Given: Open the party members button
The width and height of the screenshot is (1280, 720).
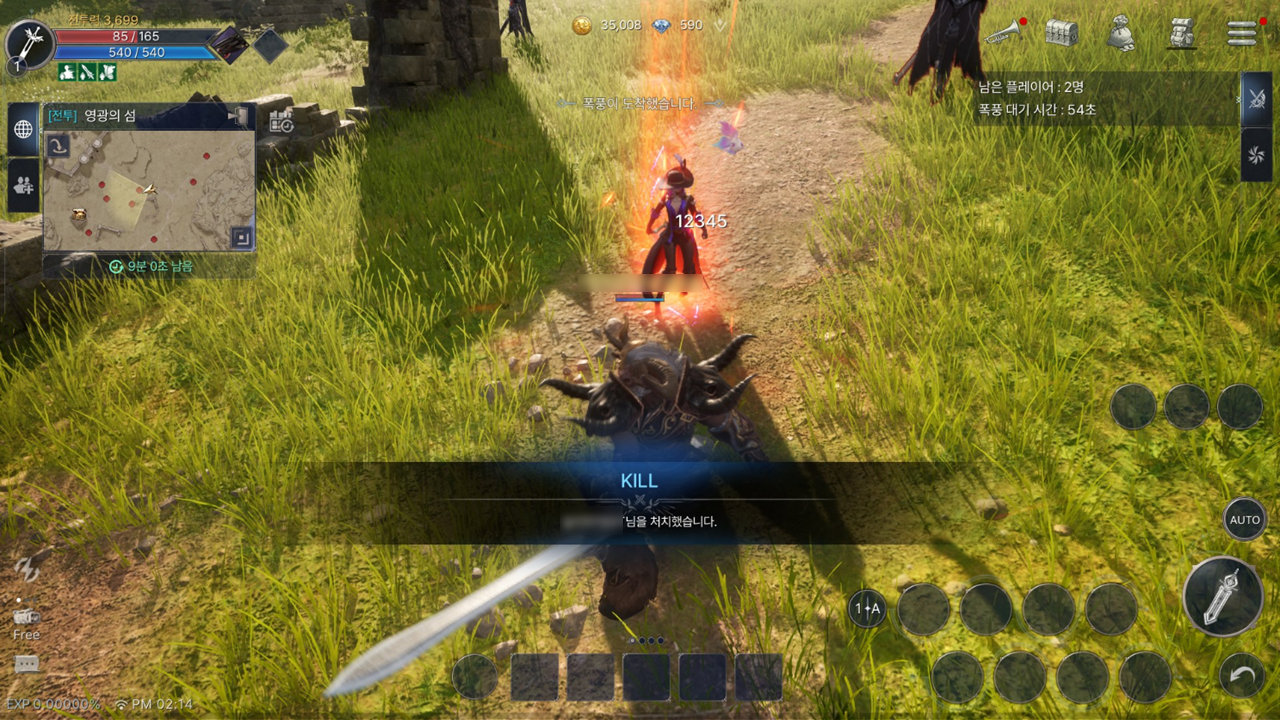Looking at the screenshot, I should [23, 184].
